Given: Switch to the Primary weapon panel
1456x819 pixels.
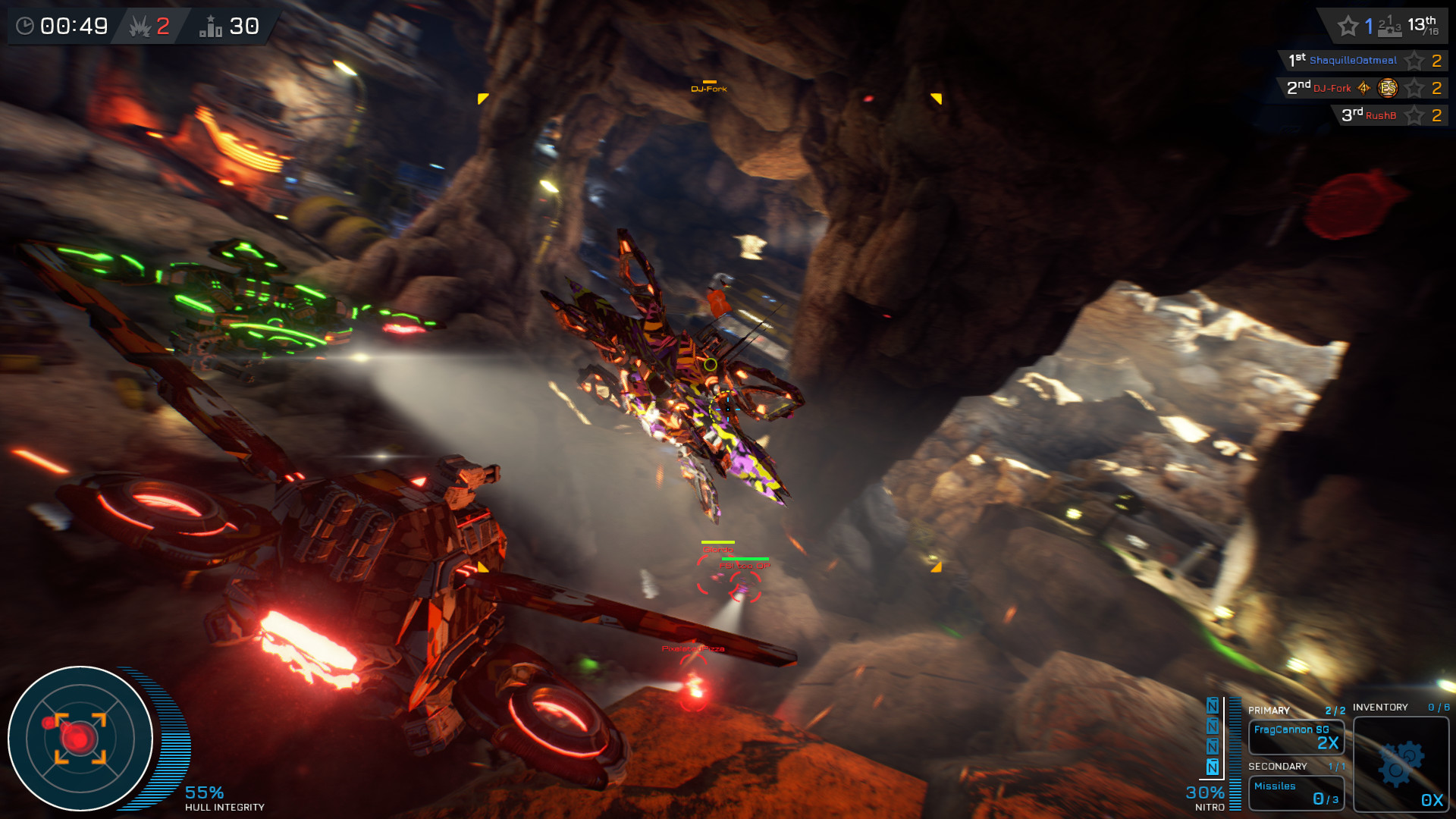Looking at the screenshot, I should [1270, 711].
